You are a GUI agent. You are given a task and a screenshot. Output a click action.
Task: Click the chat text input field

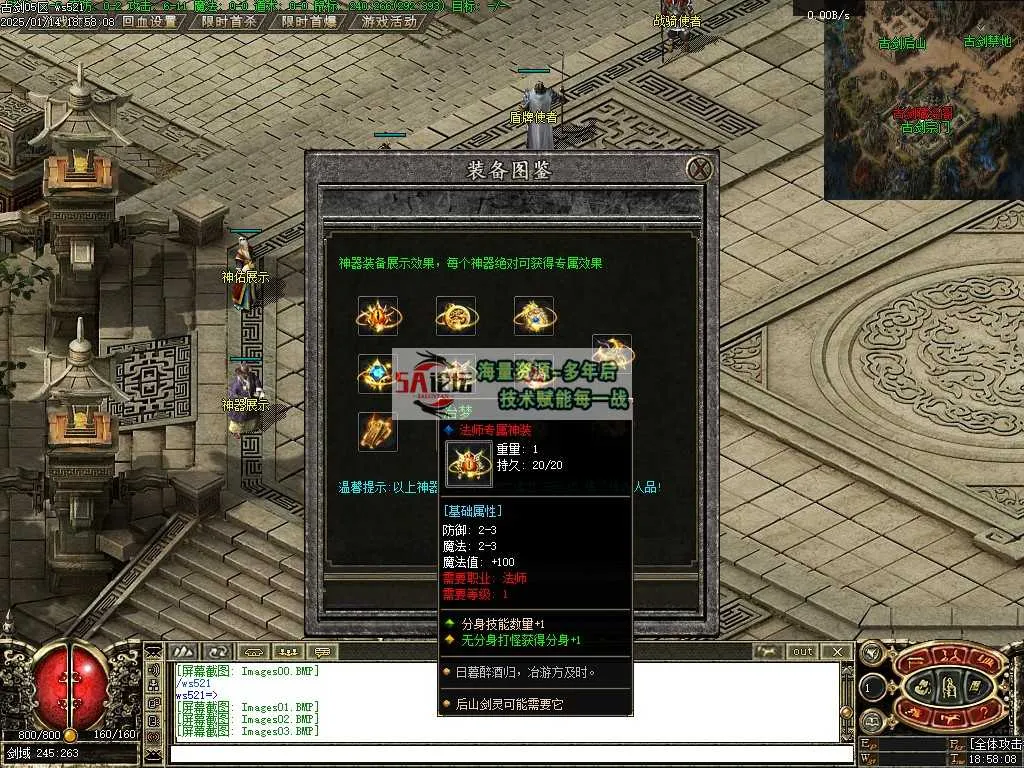point(500,753)
